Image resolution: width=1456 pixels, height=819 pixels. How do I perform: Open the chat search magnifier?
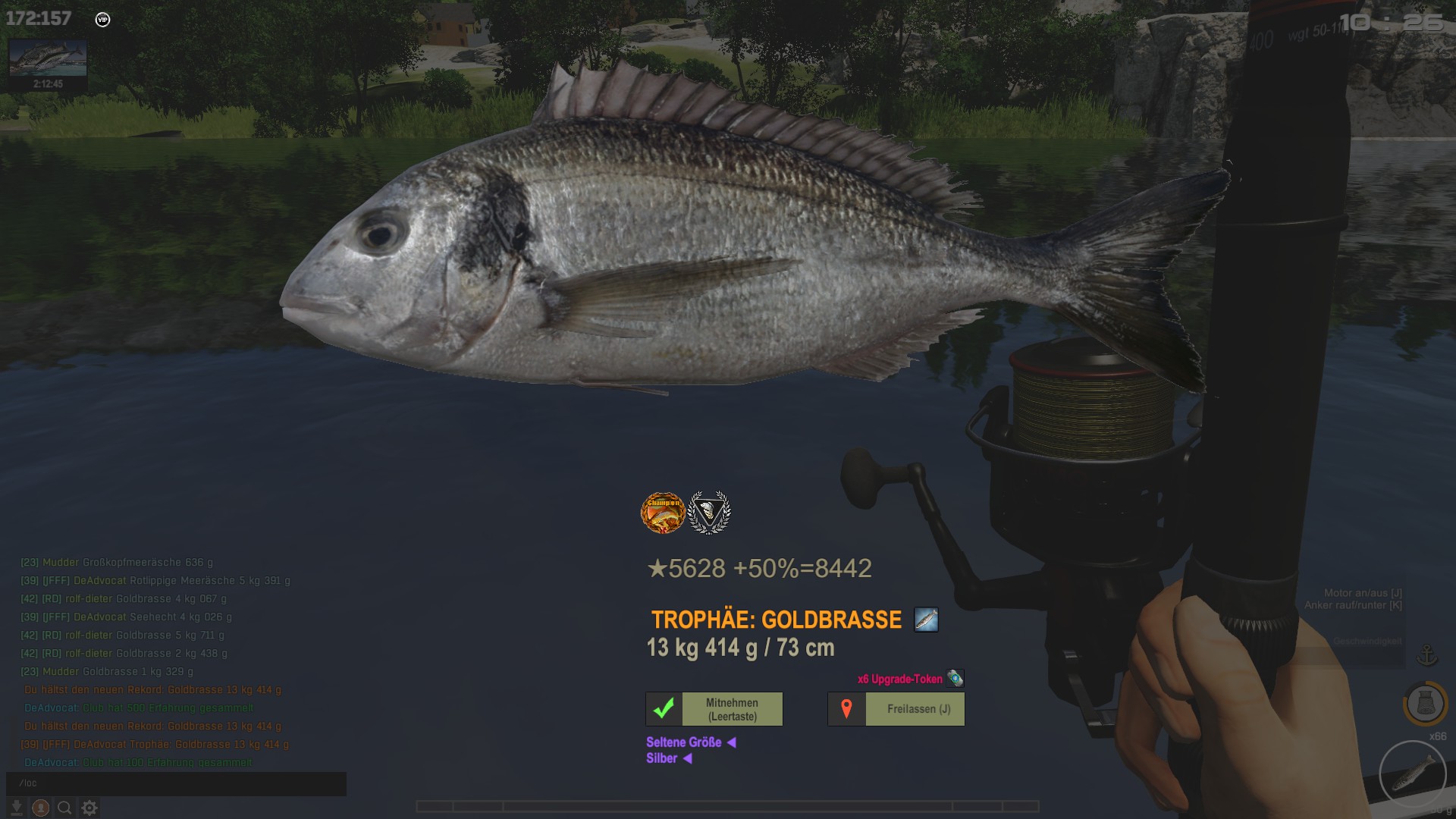click(65, 808)
